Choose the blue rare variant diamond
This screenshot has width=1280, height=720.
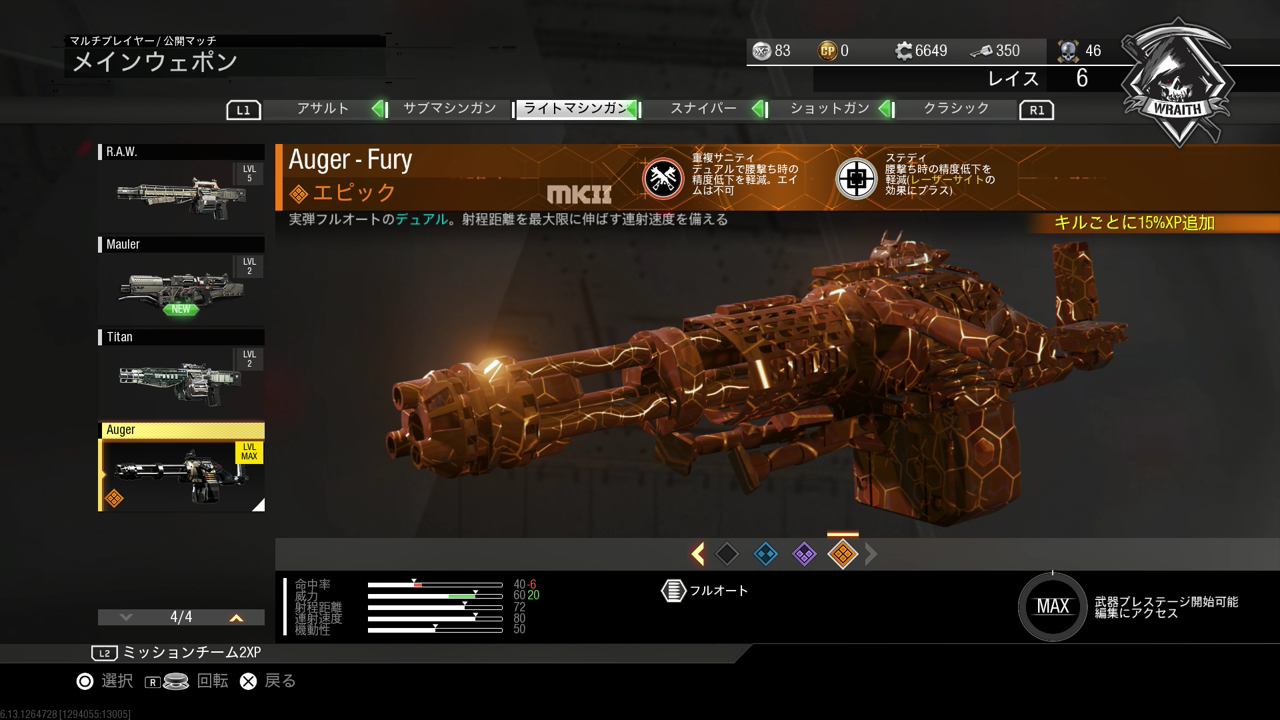pos(766,554)
